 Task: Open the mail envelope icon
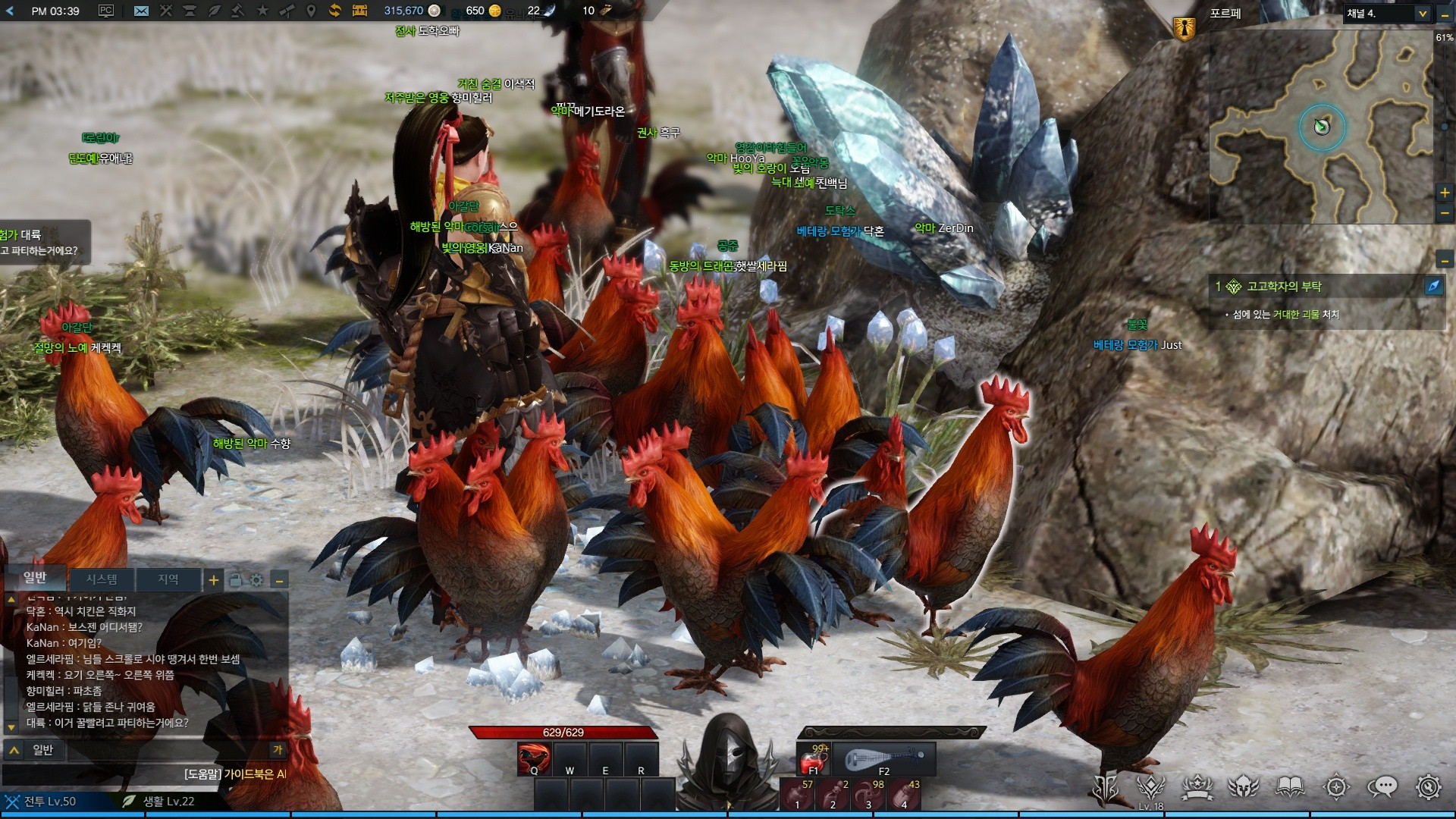(x=141, y=11)
